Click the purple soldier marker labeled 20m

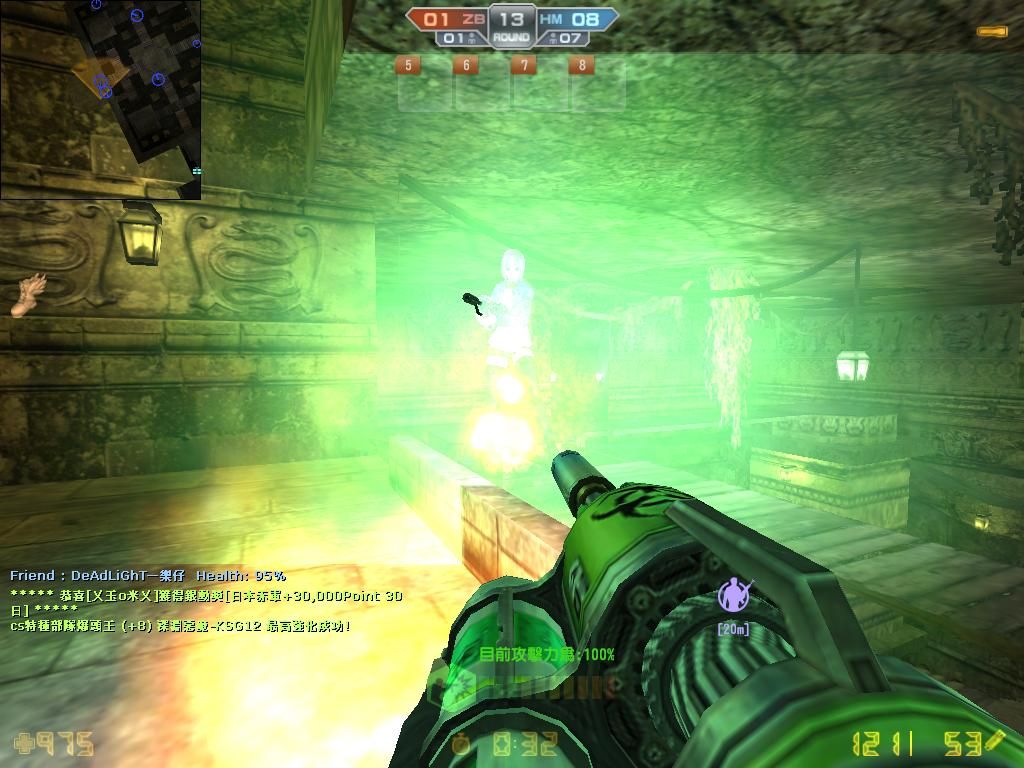pos(734,597)
